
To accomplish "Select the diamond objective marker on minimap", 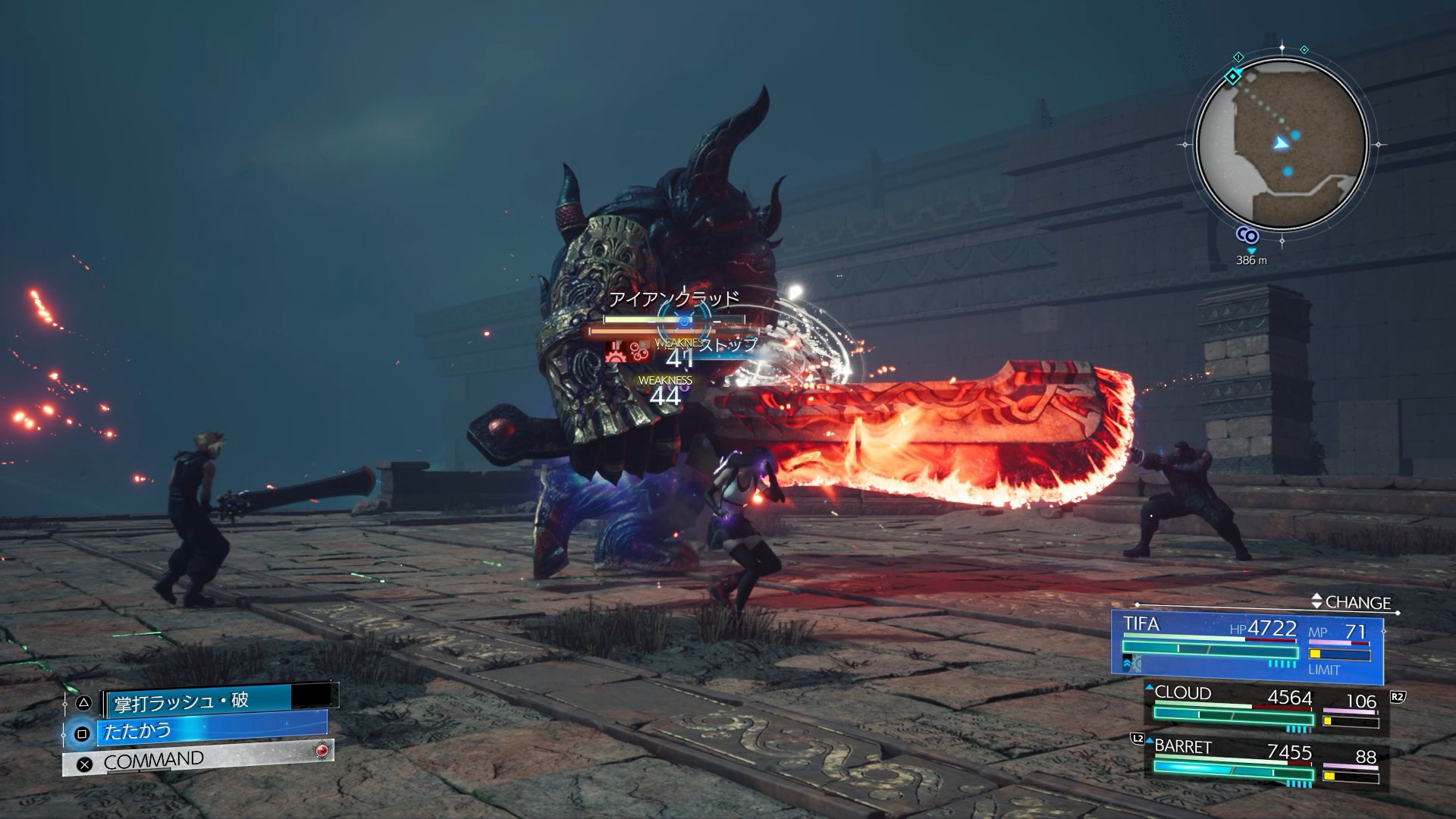I will (1234, 77).
